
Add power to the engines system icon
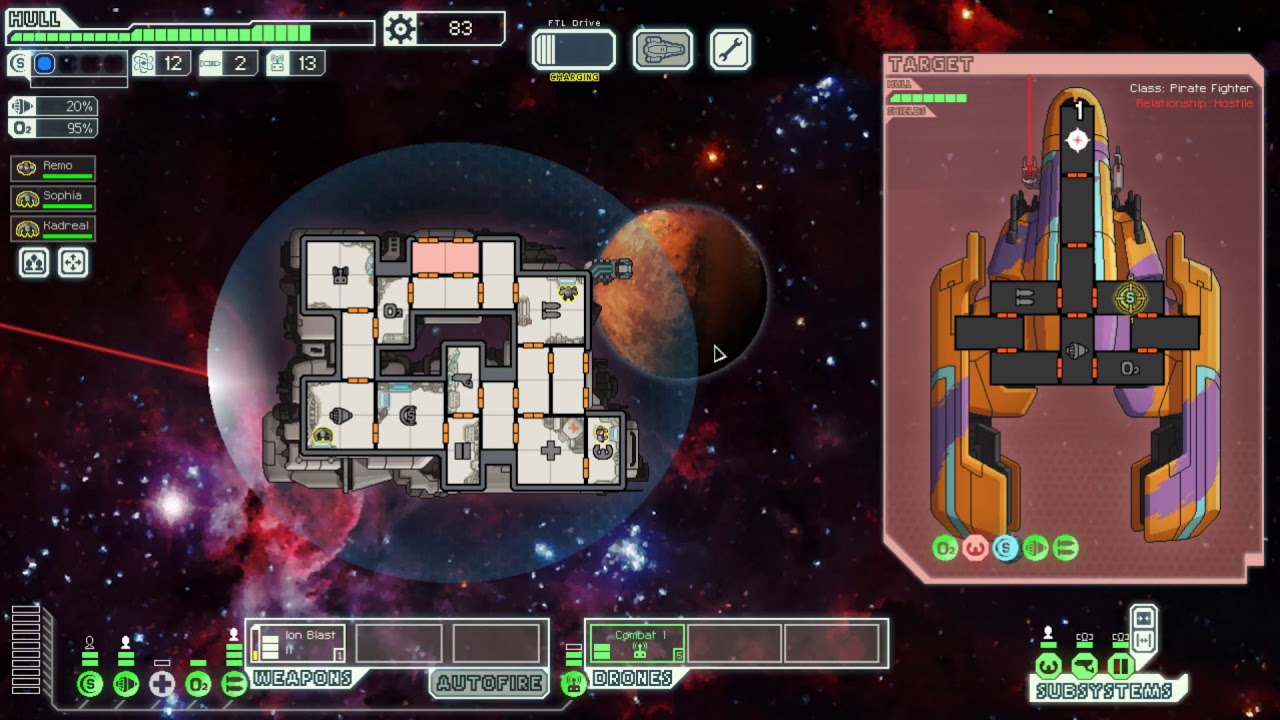[126, 684]
